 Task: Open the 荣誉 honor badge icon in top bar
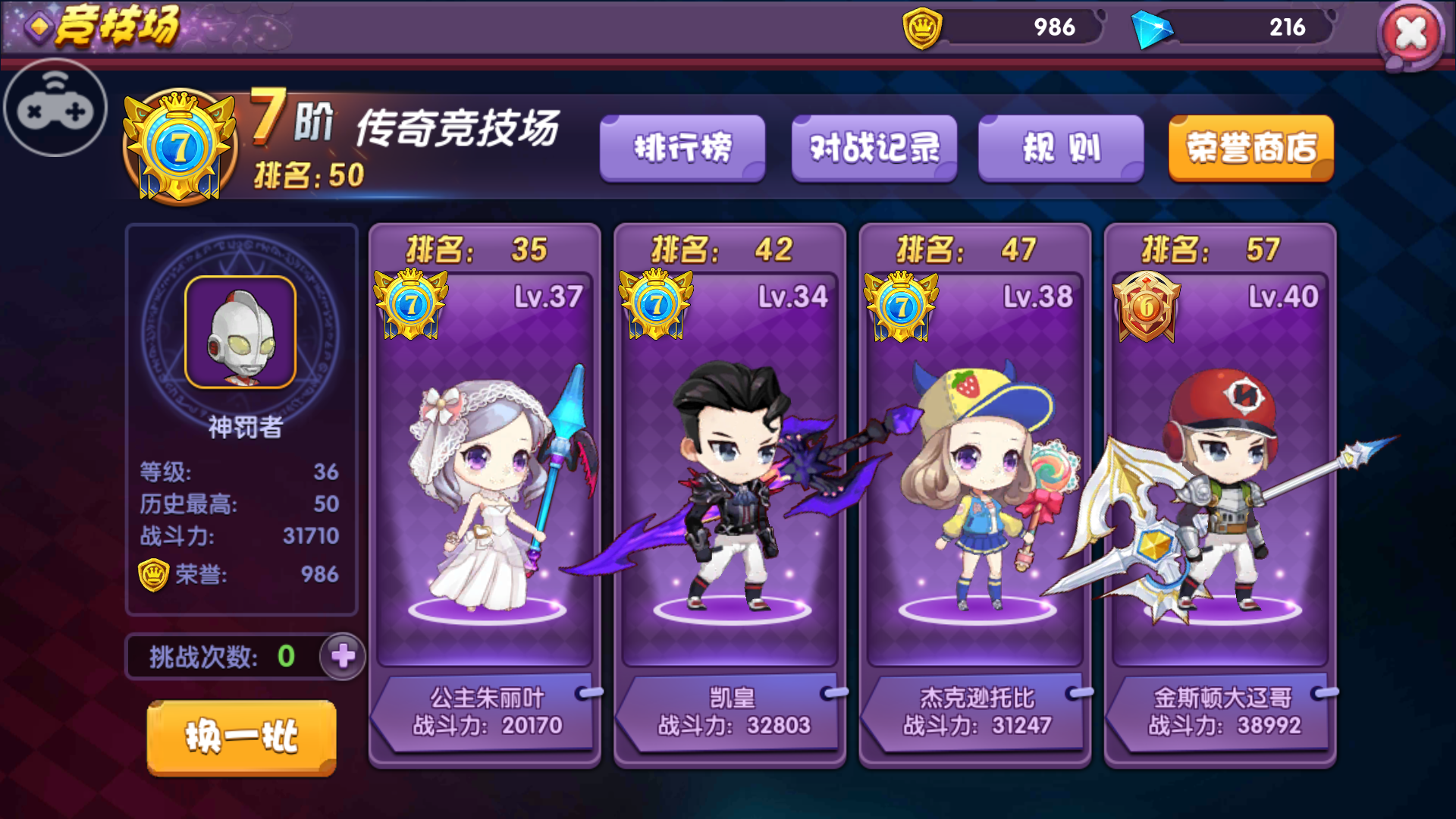(x=924, y=27)
